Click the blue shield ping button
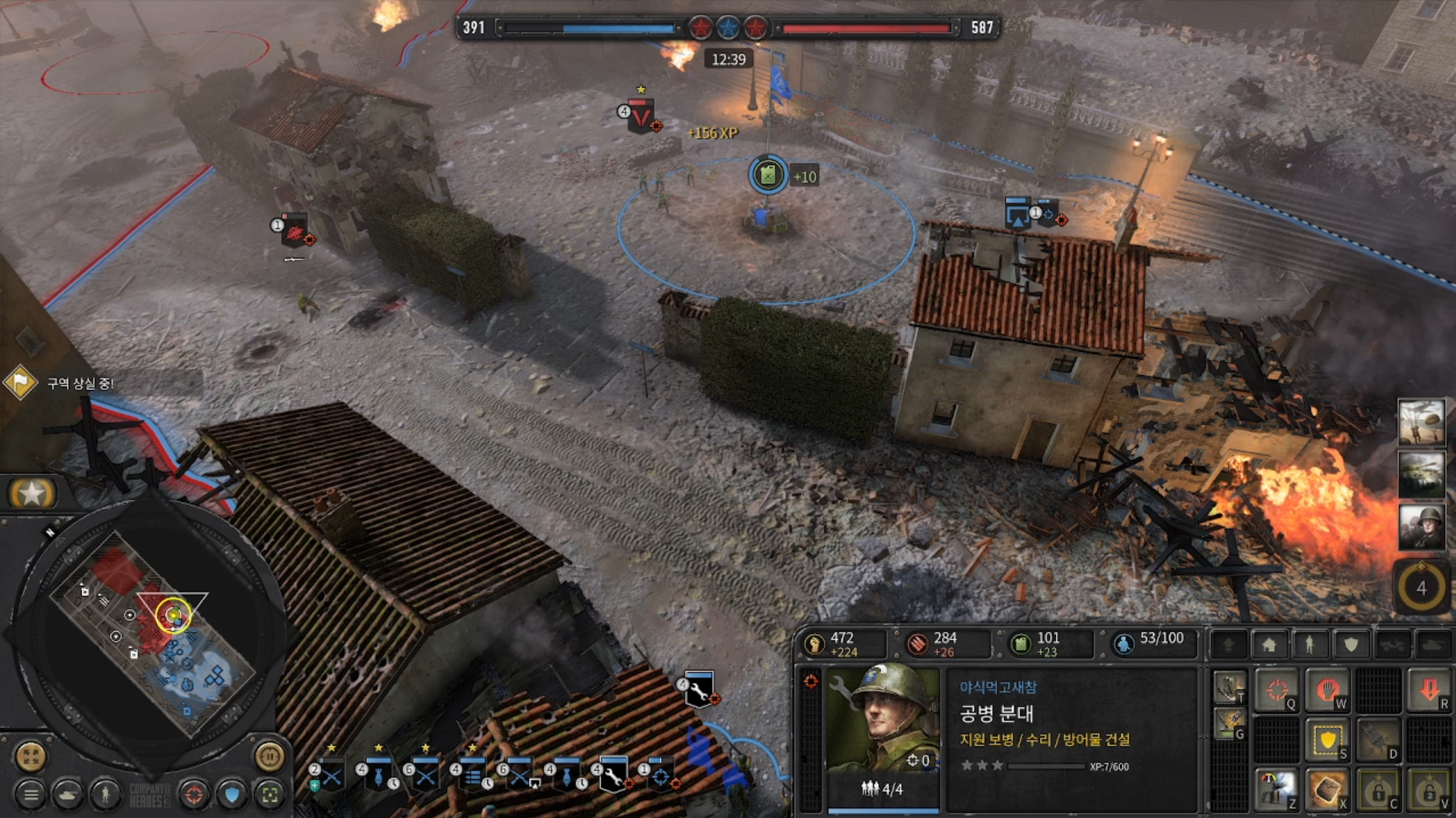Screen dimensions: 1456x818 tap(232, 794)
